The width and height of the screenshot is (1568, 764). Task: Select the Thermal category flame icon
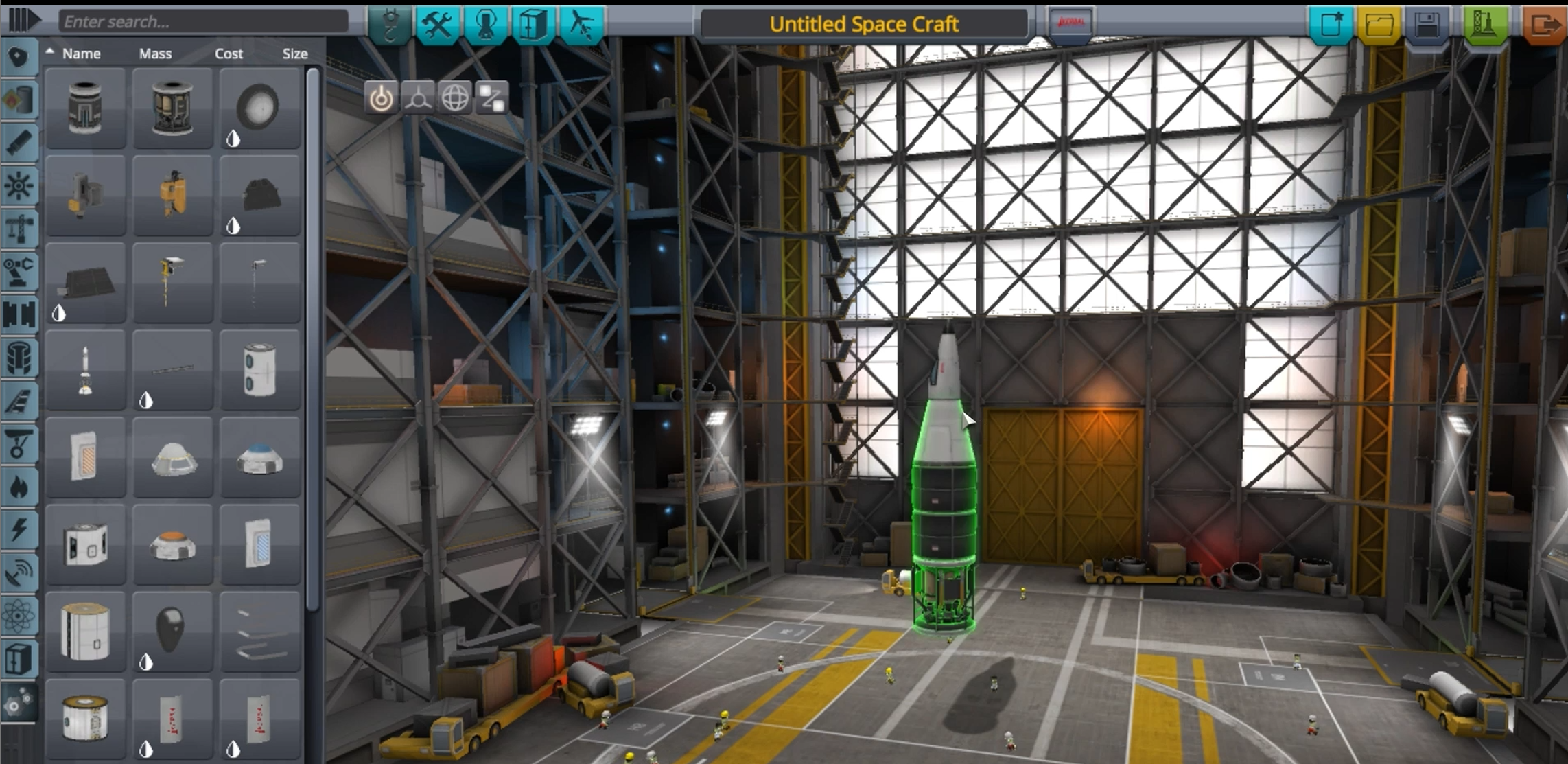[x=19, y=486]
